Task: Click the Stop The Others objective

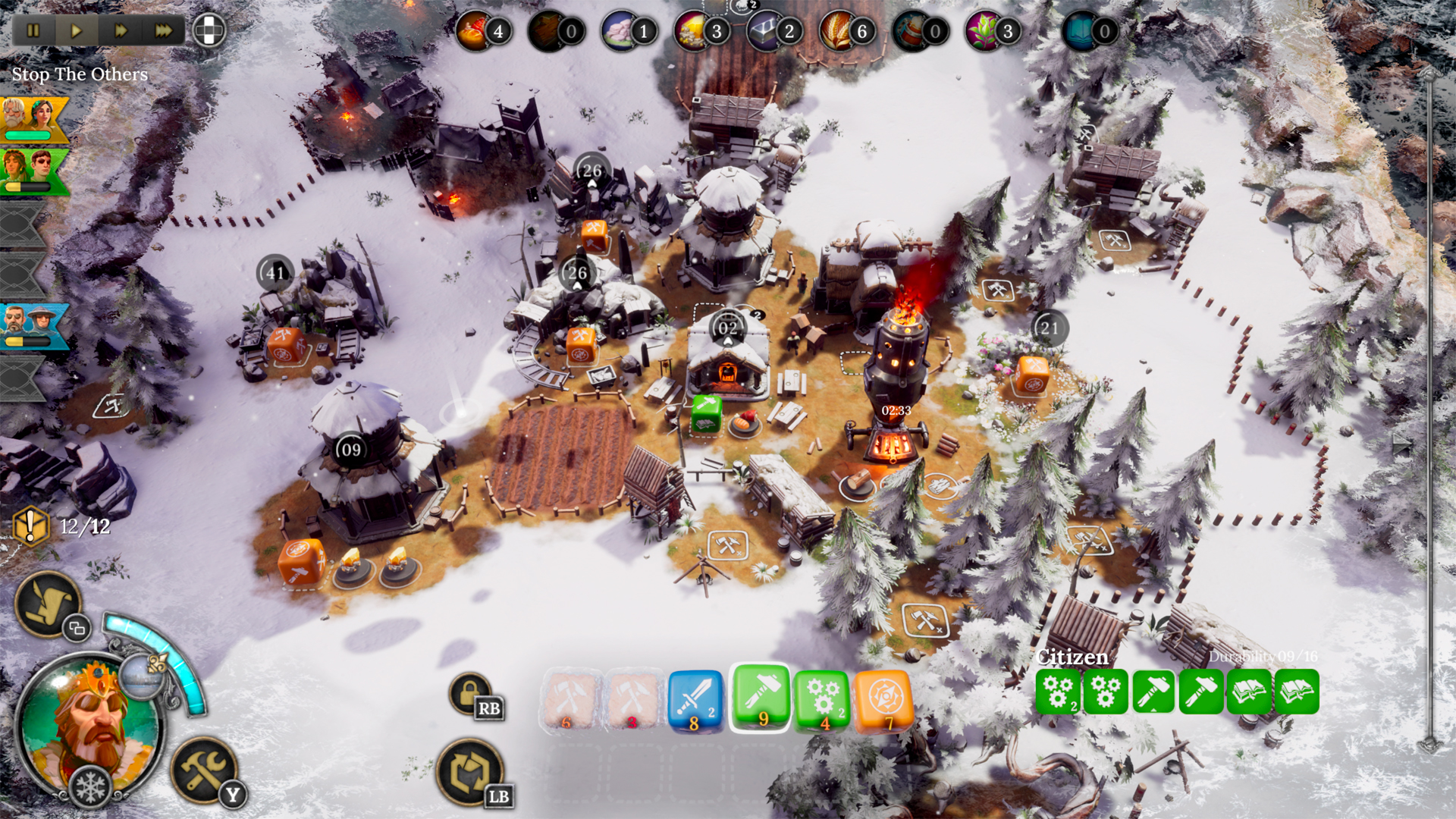Action: [x=78, y=74]
